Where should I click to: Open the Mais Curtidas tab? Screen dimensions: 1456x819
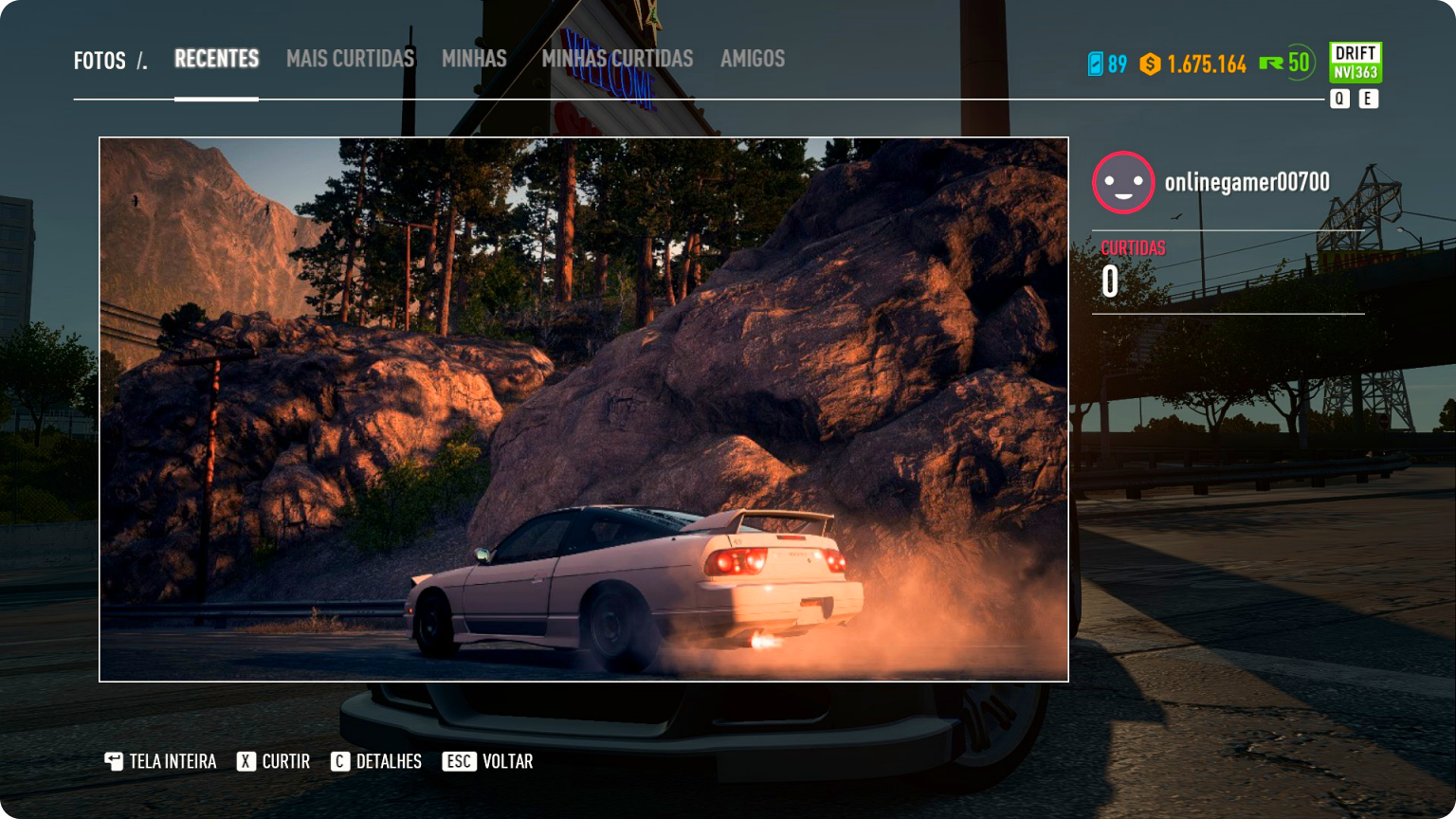[x=350, y=59]
